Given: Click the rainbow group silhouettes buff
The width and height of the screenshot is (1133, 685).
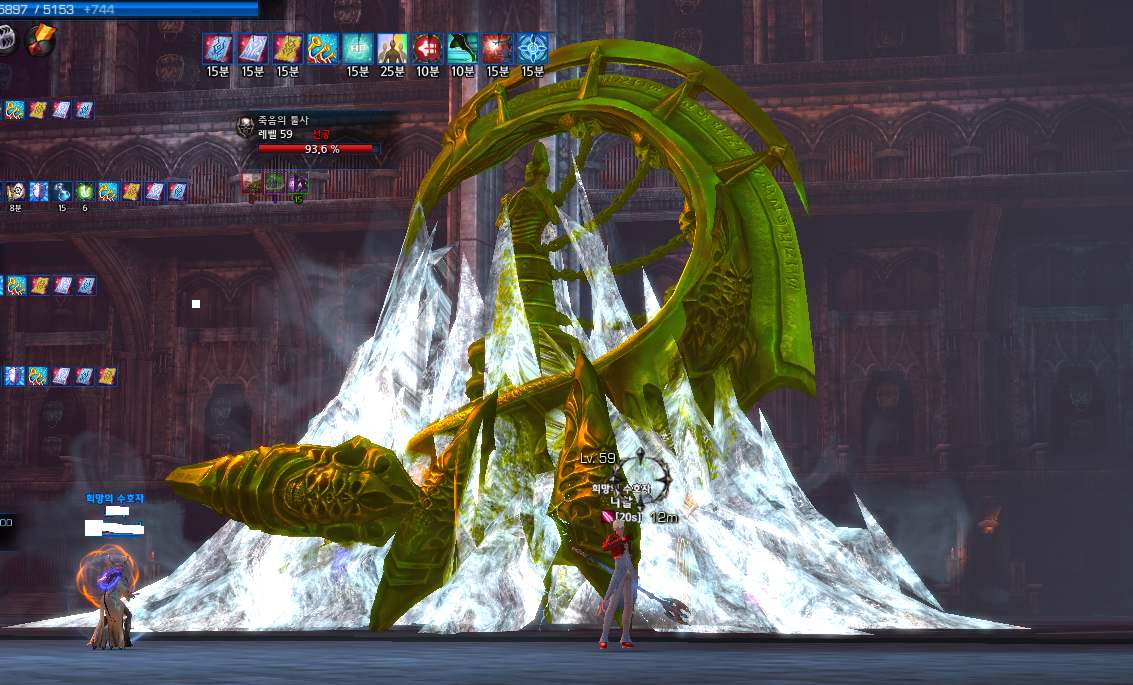Looking at the screenshot, I should [x=392, y=48].
